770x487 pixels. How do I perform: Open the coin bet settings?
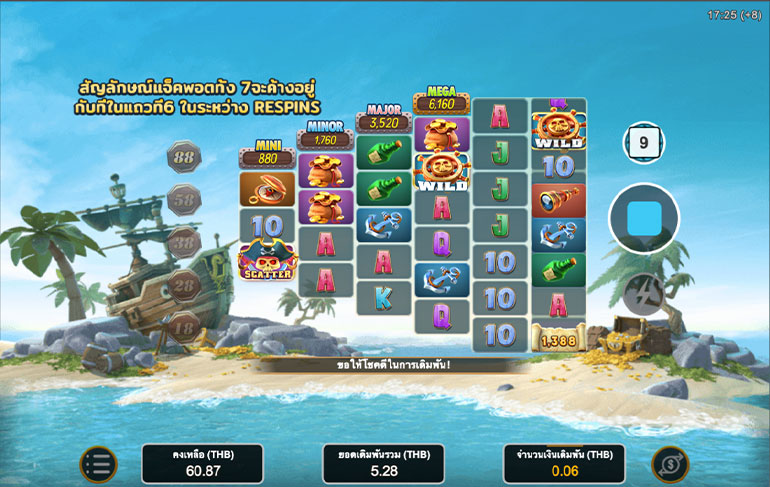[x=670, y=464]
